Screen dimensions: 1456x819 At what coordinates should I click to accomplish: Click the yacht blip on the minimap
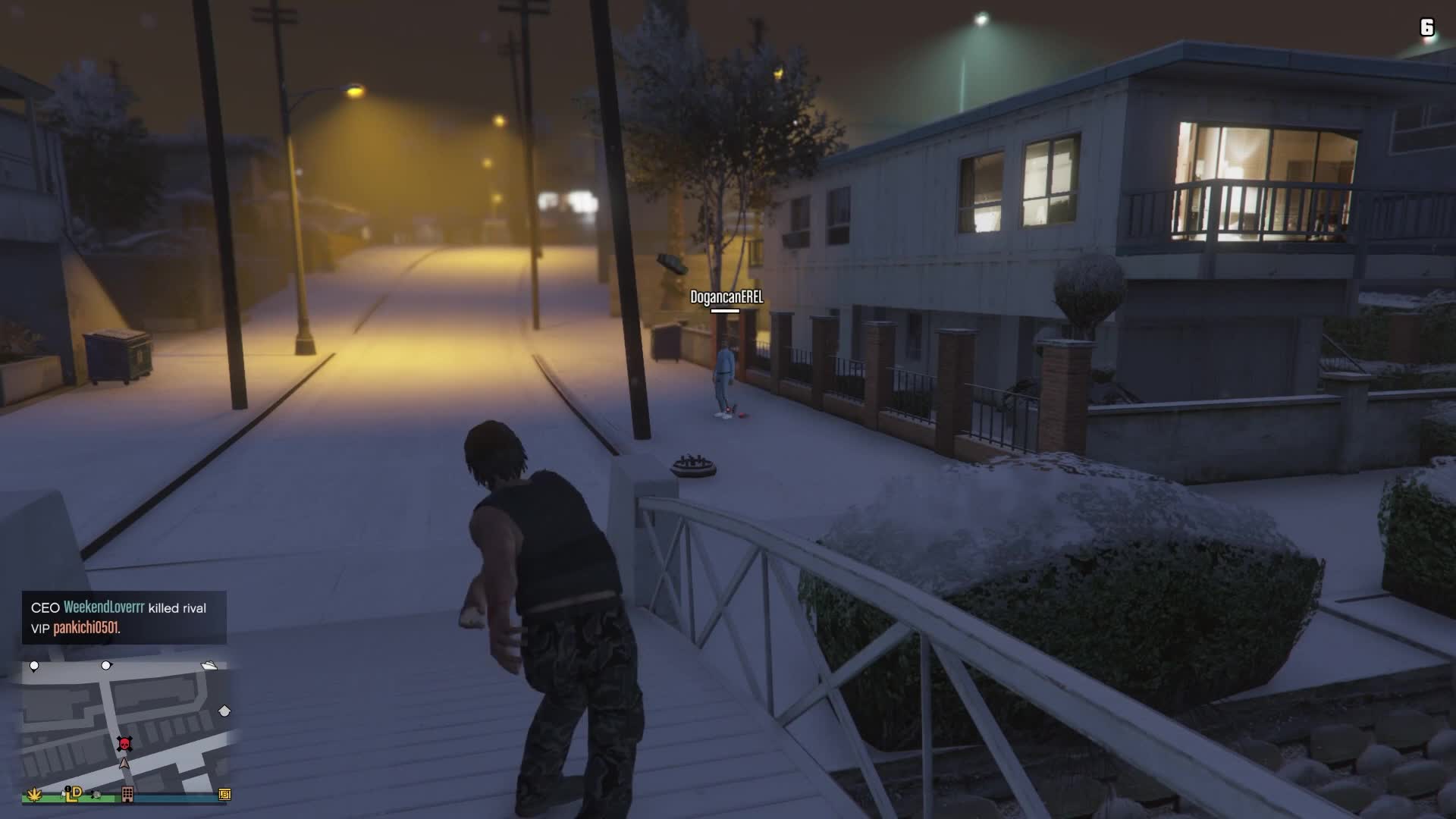point(209,666)
